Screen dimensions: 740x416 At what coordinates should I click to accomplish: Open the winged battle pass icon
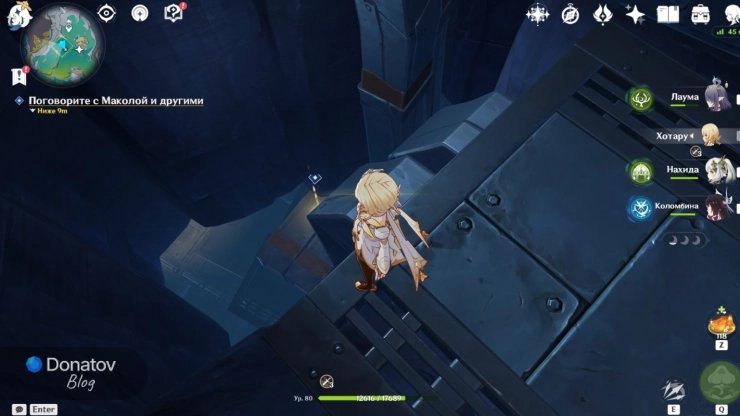603,14
